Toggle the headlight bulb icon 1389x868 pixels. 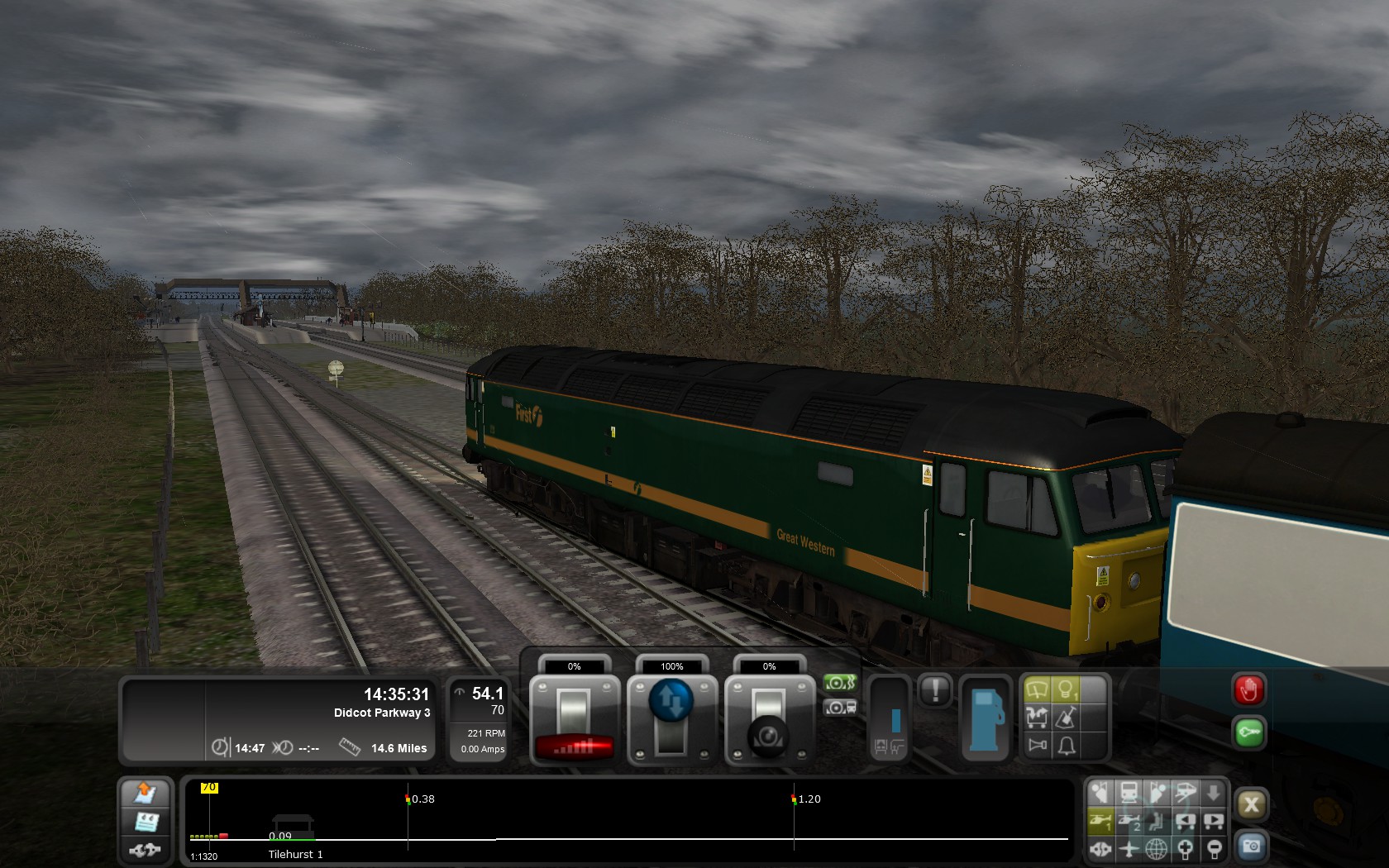click(1067, 689)
